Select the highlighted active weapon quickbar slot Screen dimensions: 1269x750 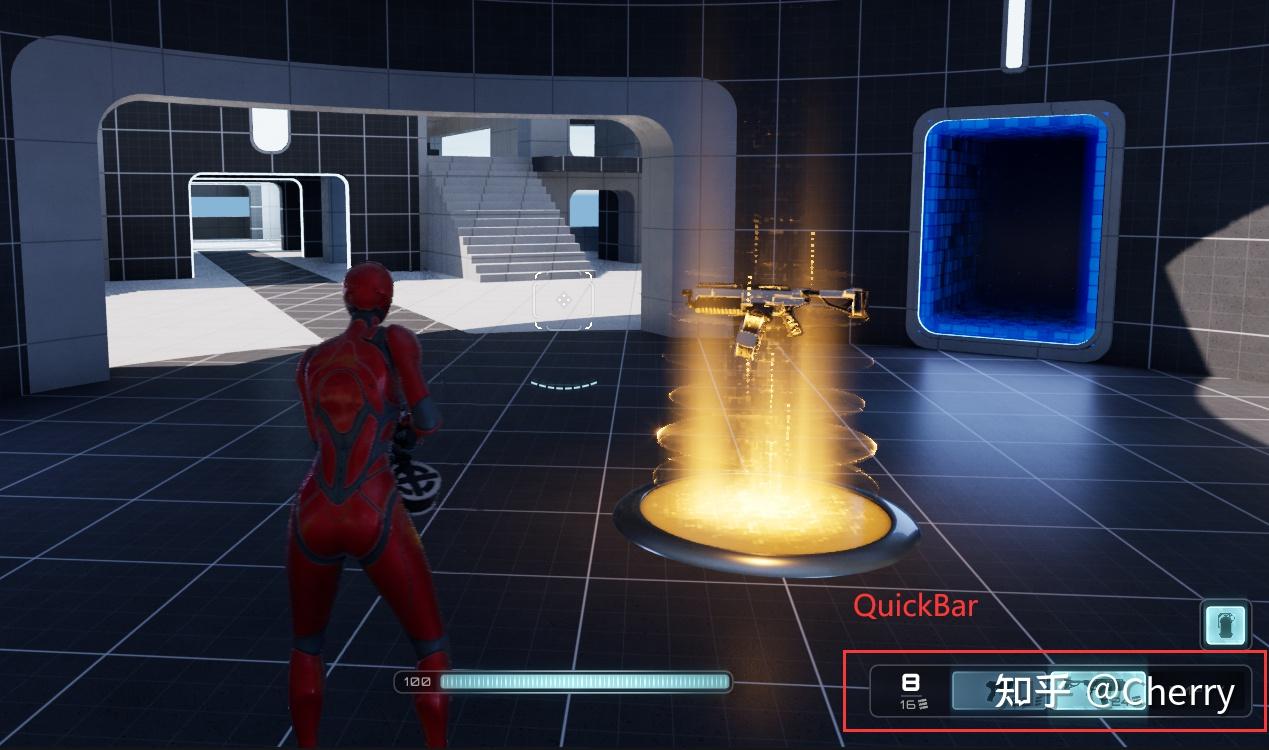click(x=1097, y=690)
